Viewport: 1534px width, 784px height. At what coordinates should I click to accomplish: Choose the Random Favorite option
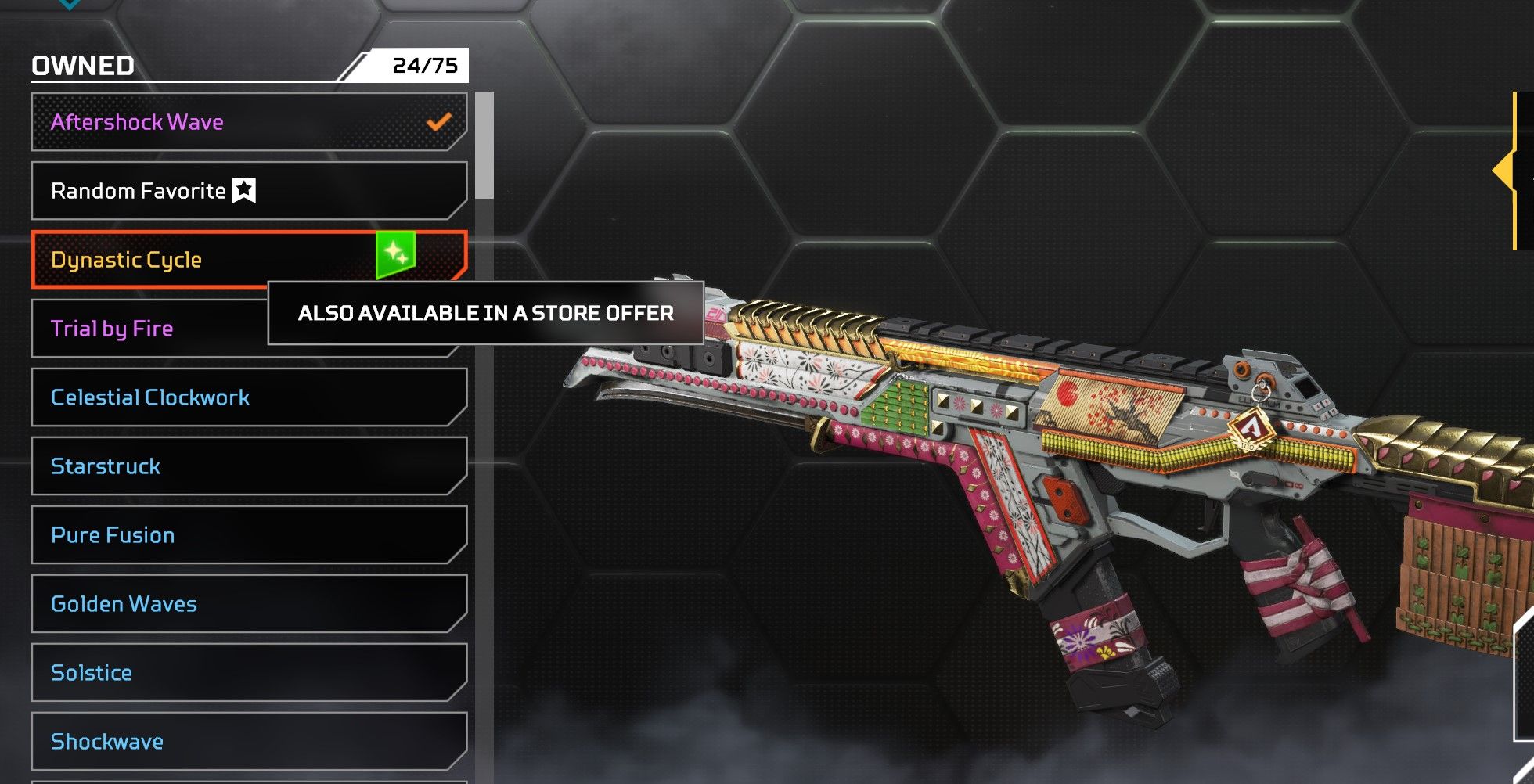pos(235,191)
